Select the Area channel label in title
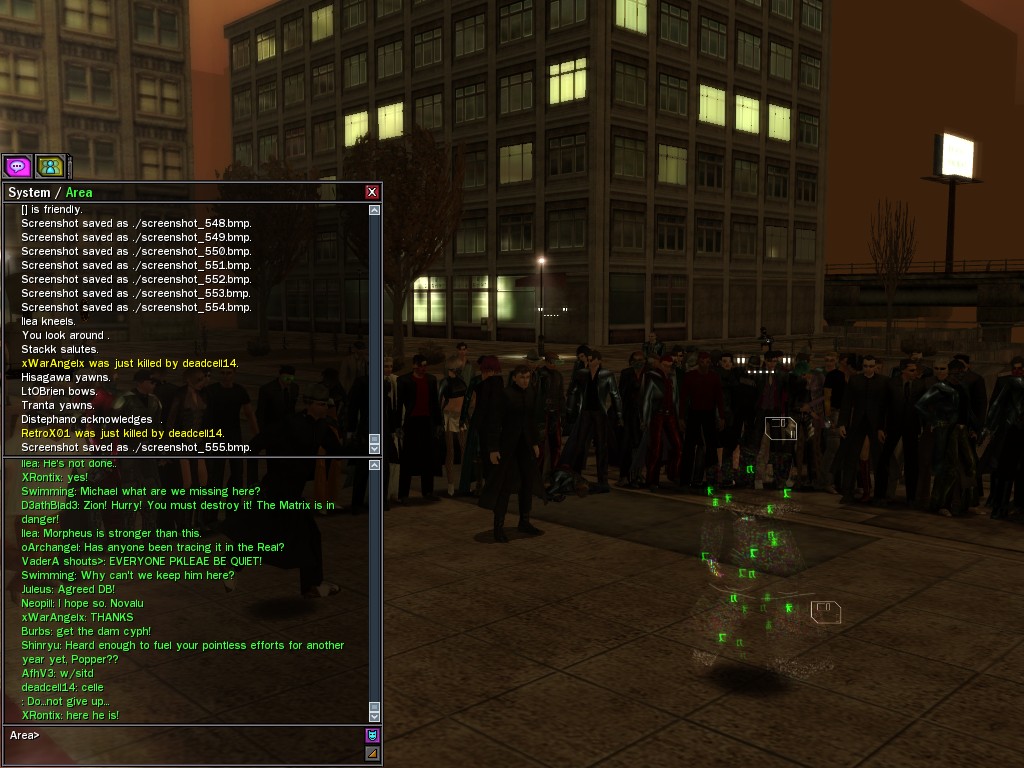Screen dimensions: 1024x768 (79, 192)
